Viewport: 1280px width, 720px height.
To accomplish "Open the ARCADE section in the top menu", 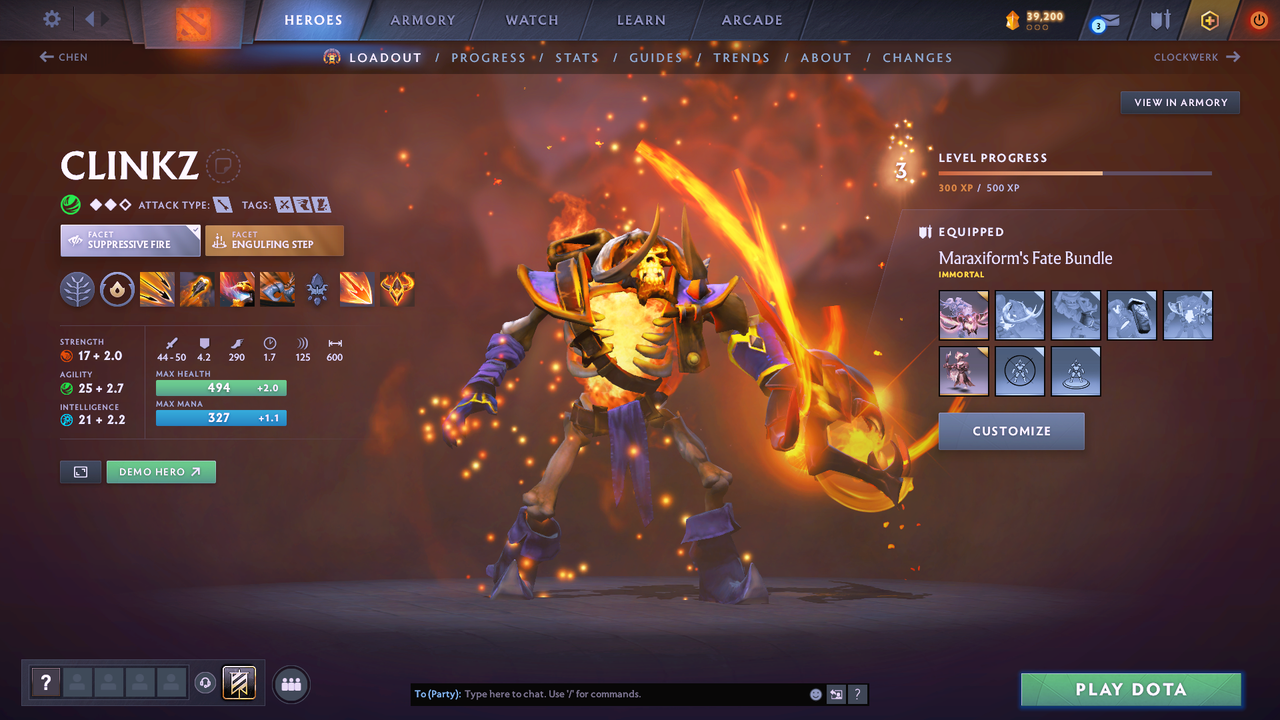I will (751, 20).
